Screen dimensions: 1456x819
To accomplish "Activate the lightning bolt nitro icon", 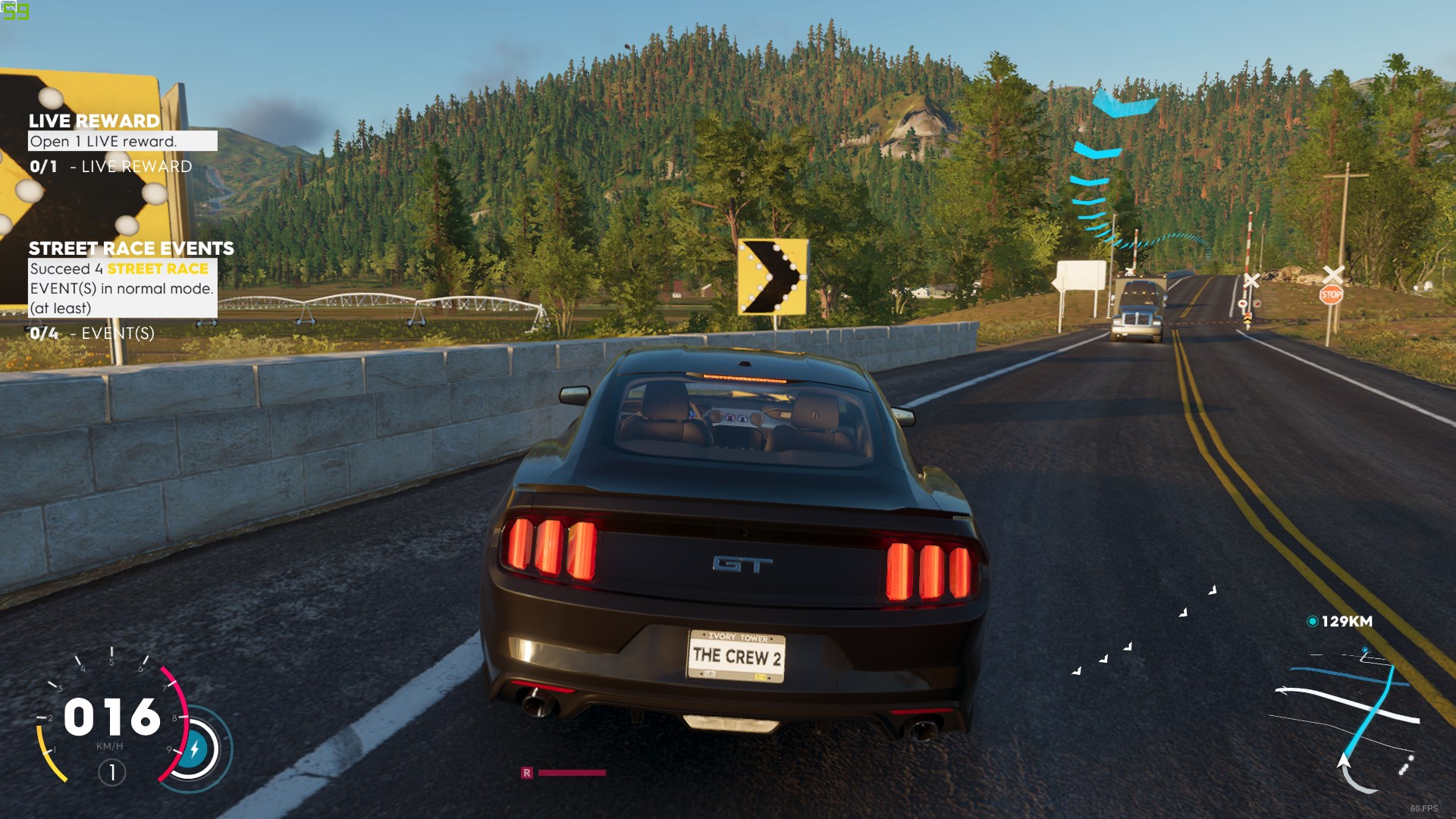I will [194, 749].
